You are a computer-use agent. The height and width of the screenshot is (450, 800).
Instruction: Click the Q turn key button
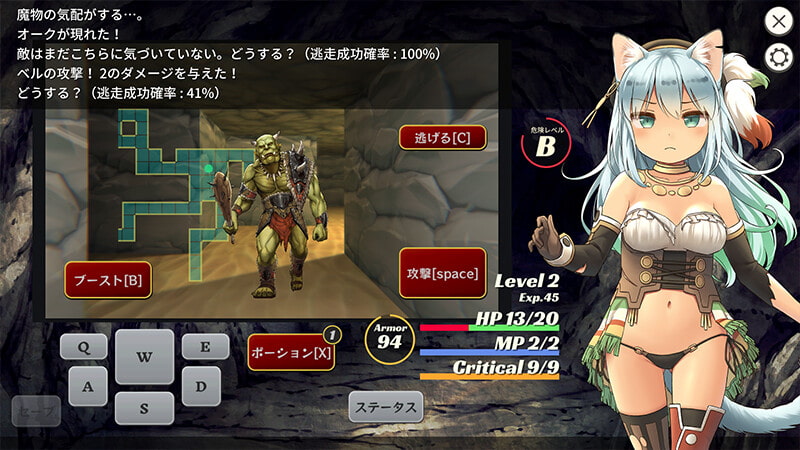(84, 347)
